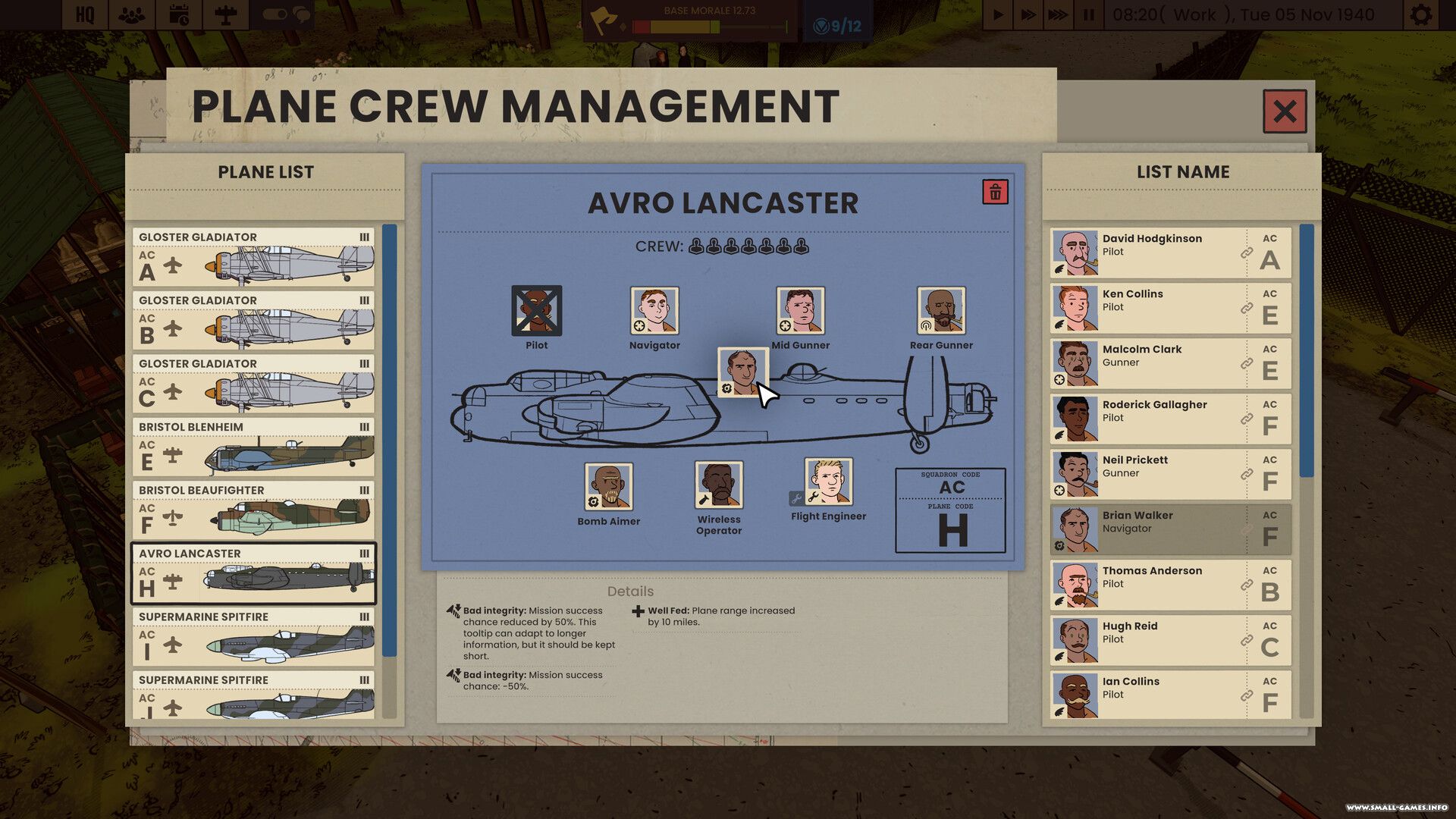Close the Plane Crew Management window
Screen dimensions: 1456x819
coord(1284,111)
